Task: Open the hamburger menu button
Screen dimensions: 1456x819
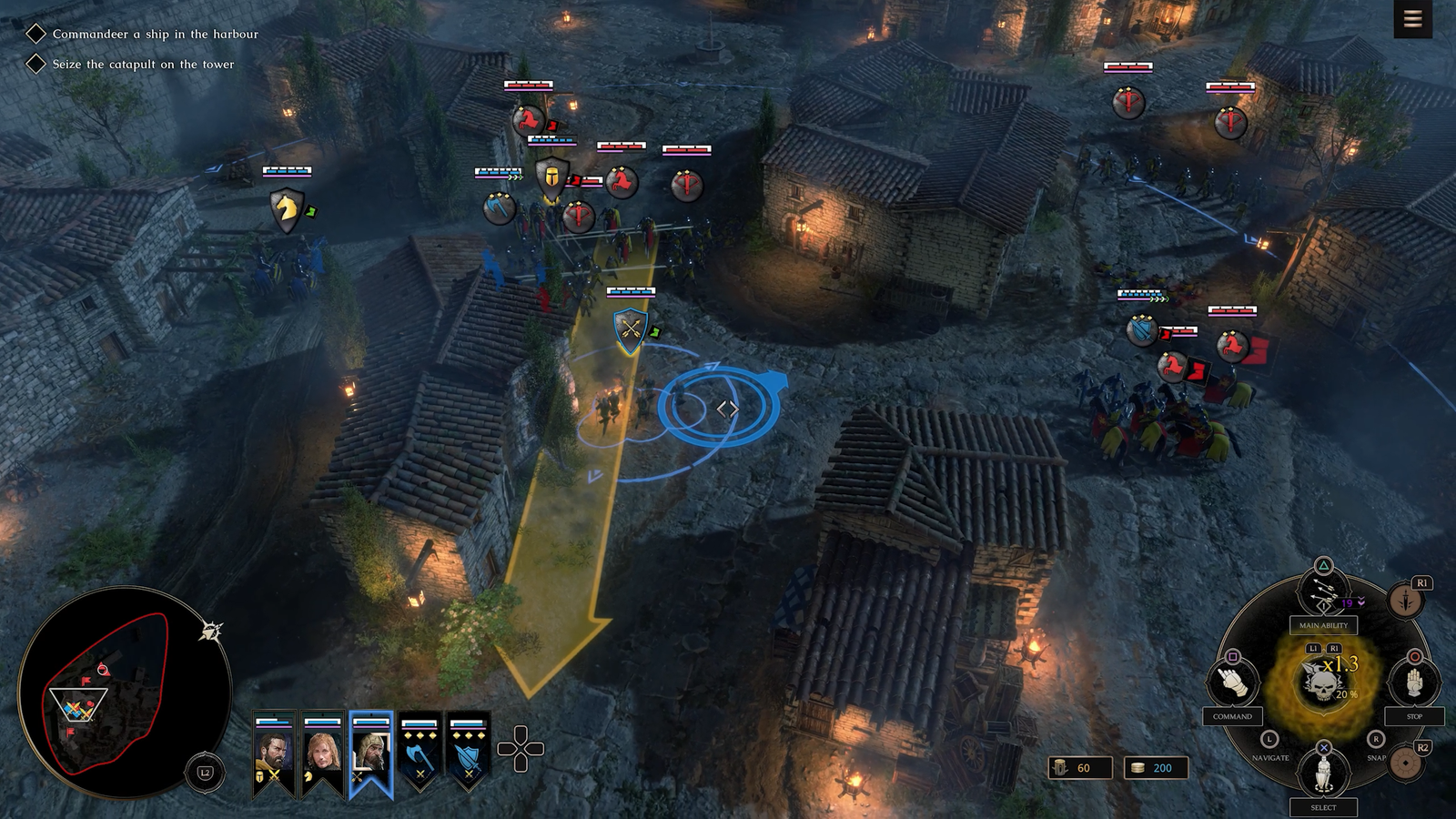Action: 1412,19
